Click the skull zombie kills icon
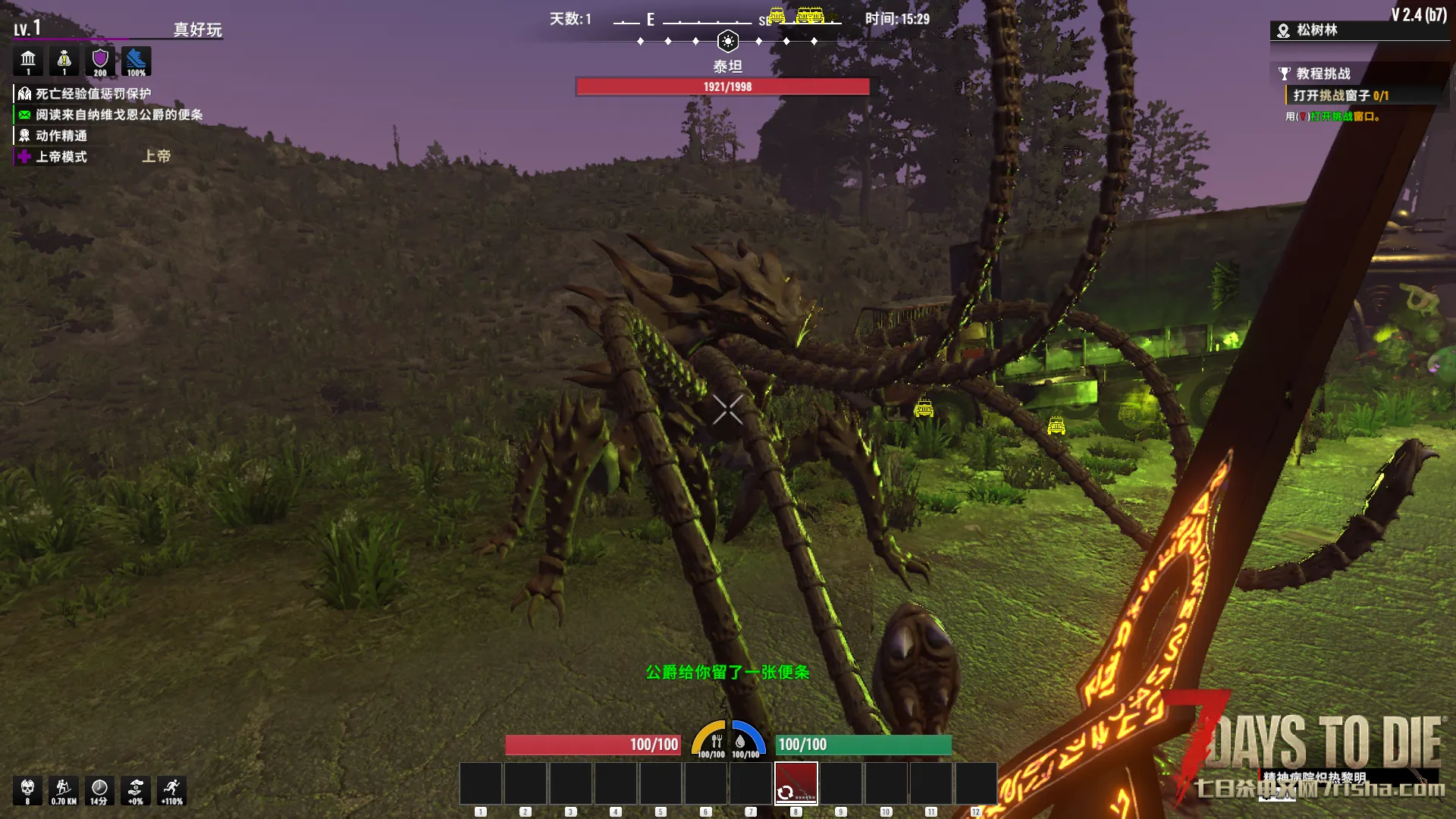The height and width of the screenshot is (819, 1456). click(x=27, y=790)
